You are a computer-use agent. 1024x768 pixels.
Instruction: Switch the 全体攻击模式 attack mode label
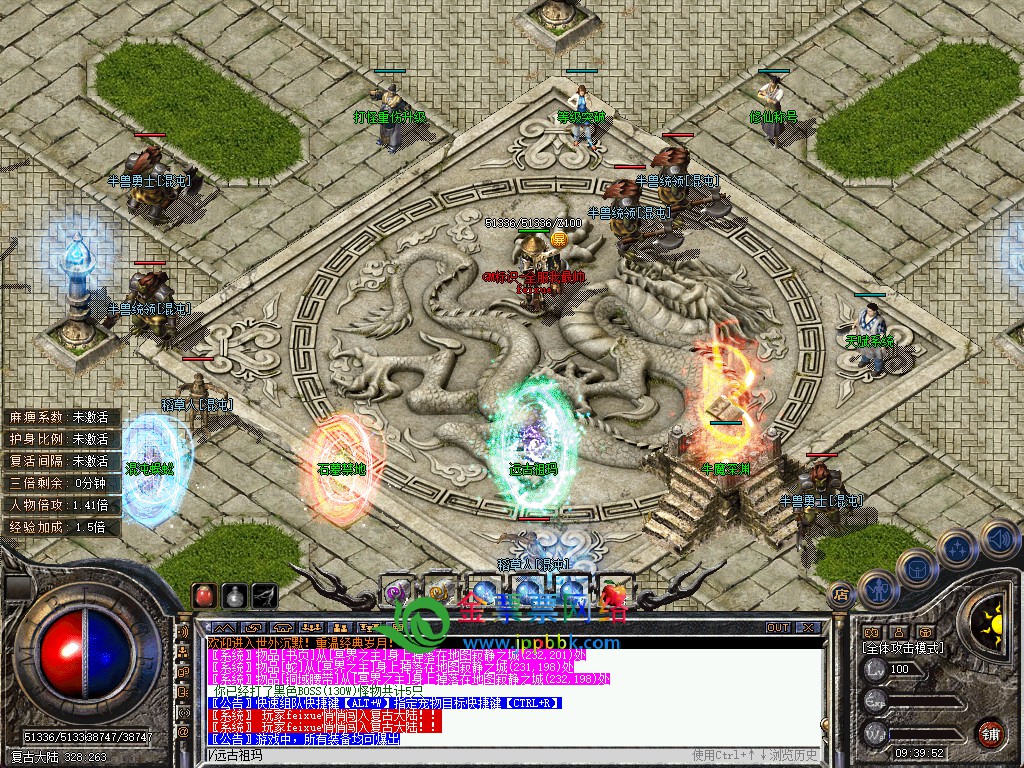[x=903, y=648]
